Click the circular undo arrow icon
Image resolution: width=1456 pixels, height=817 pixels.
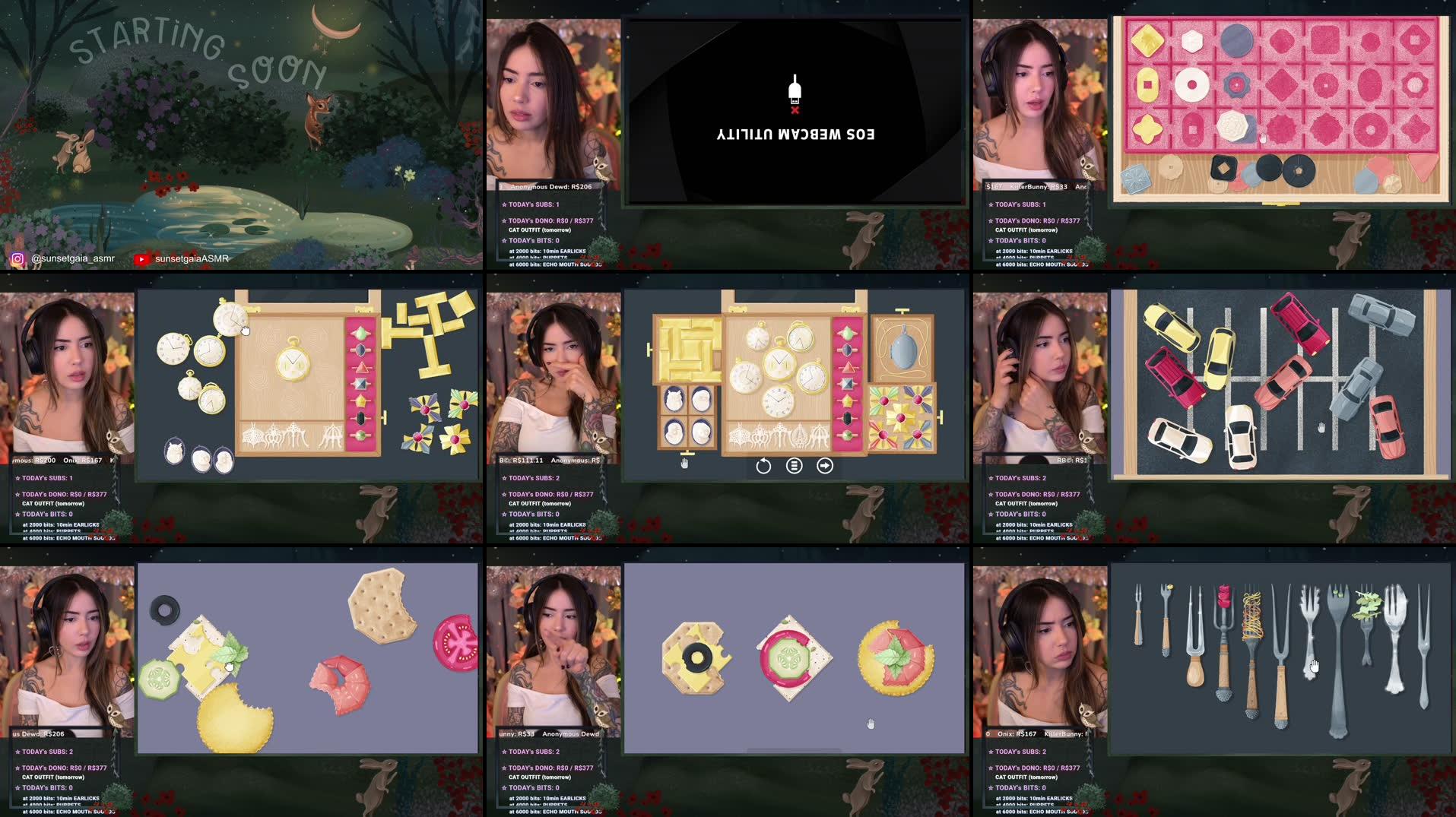tap(765, 466)
